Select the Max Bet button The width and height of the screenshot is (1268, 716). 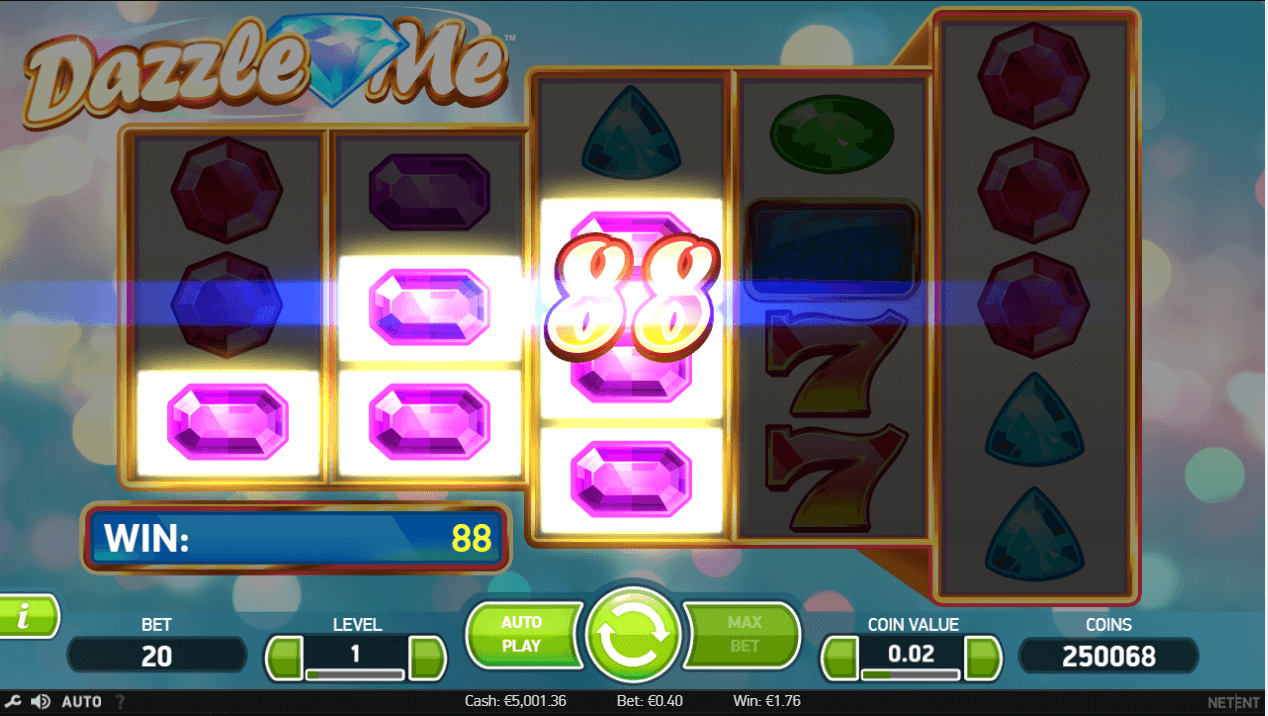744,634
